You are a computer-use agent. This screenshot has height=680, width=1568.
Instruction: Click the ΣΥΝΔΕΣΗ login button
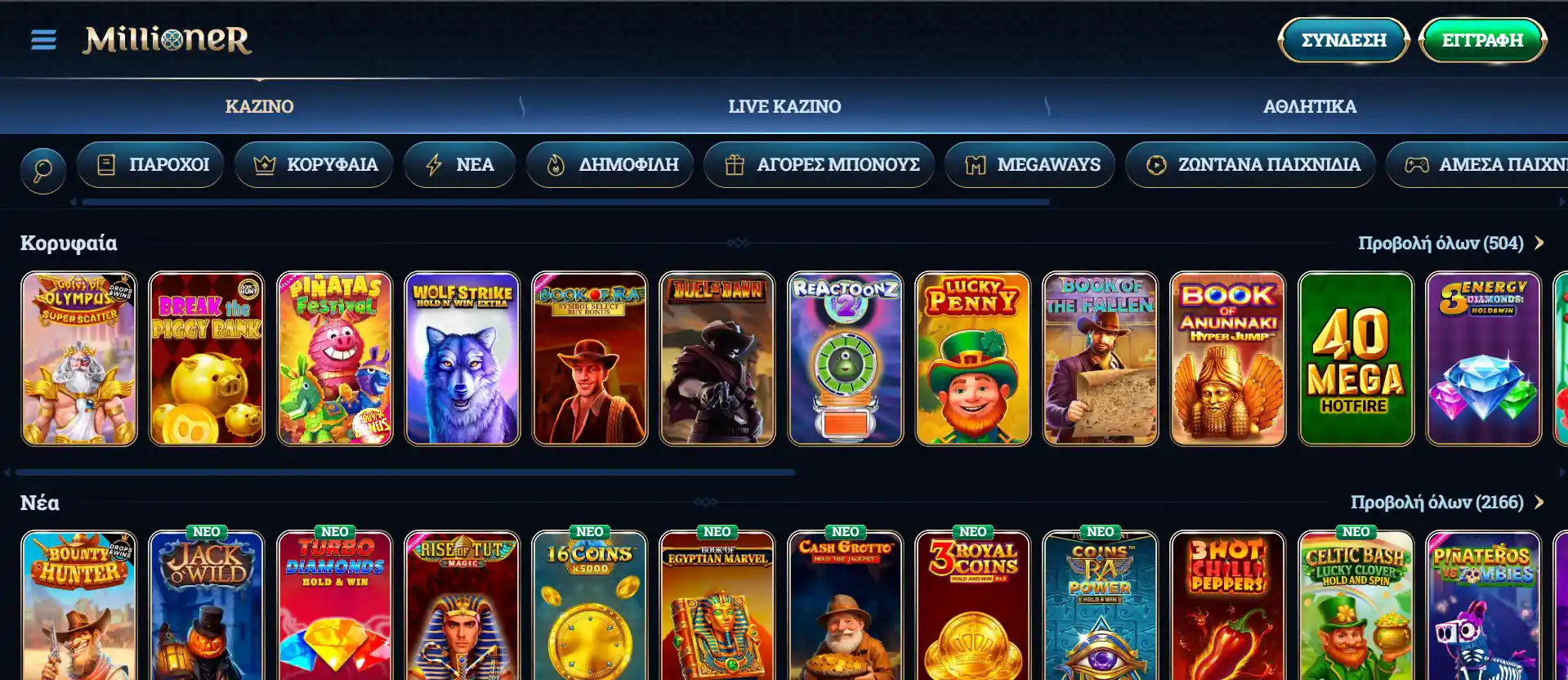(1342, 39)
